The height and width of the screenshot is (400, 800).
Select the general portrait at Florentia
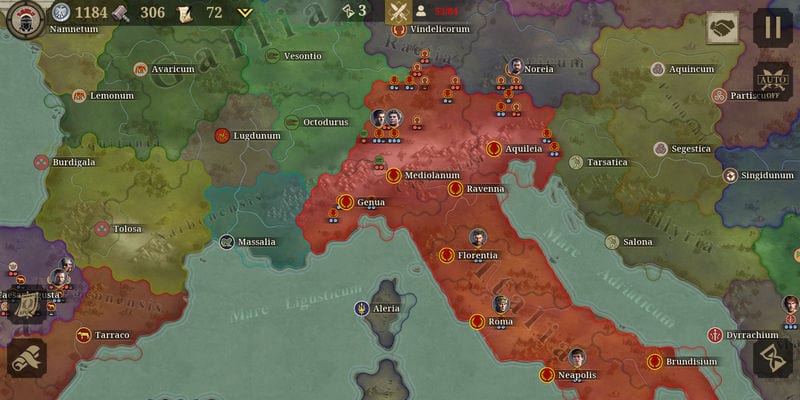pos(478,238)
